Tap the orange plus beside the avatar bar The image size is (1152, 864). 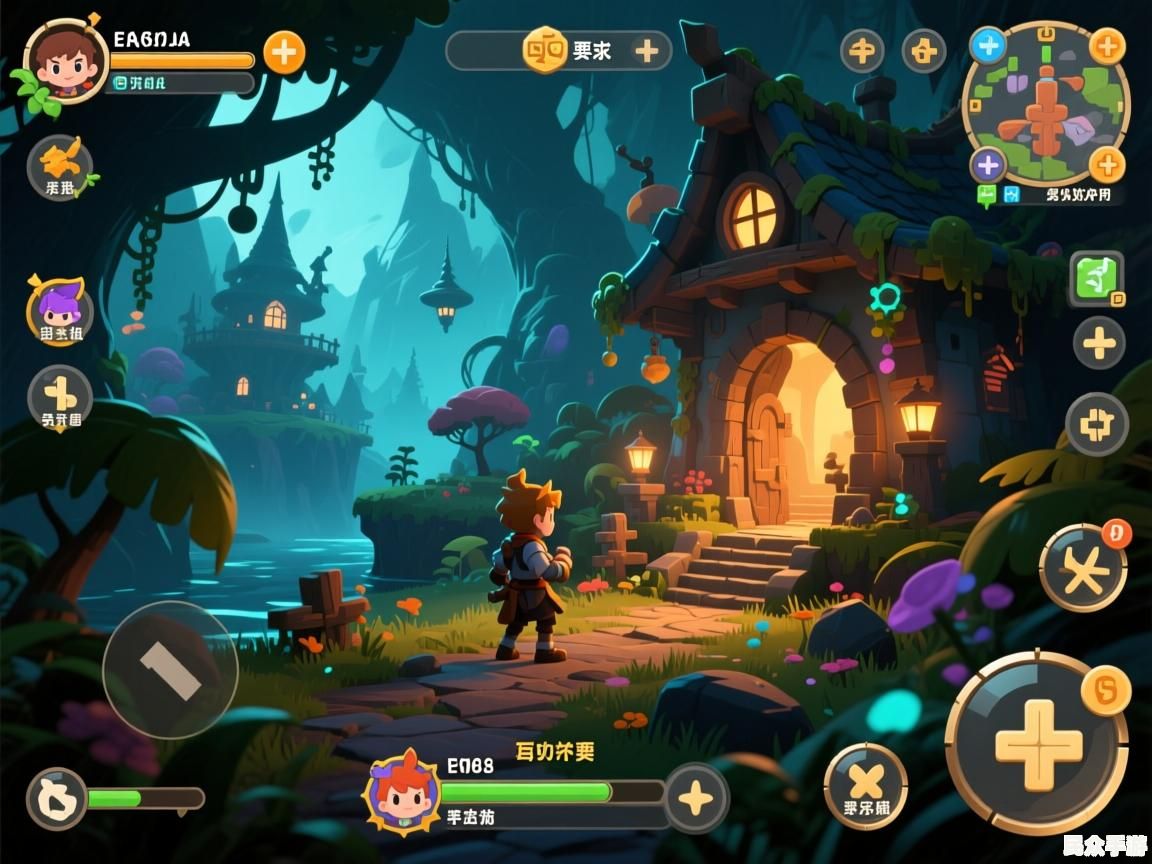(284, 52)
